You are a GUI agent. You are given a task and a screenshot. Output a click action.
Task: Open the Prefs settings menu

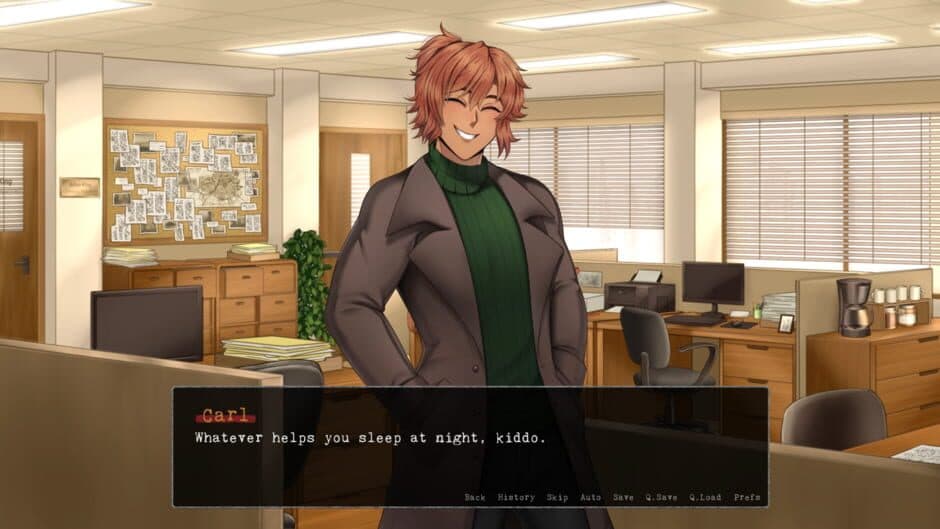(x=746, y=497)
